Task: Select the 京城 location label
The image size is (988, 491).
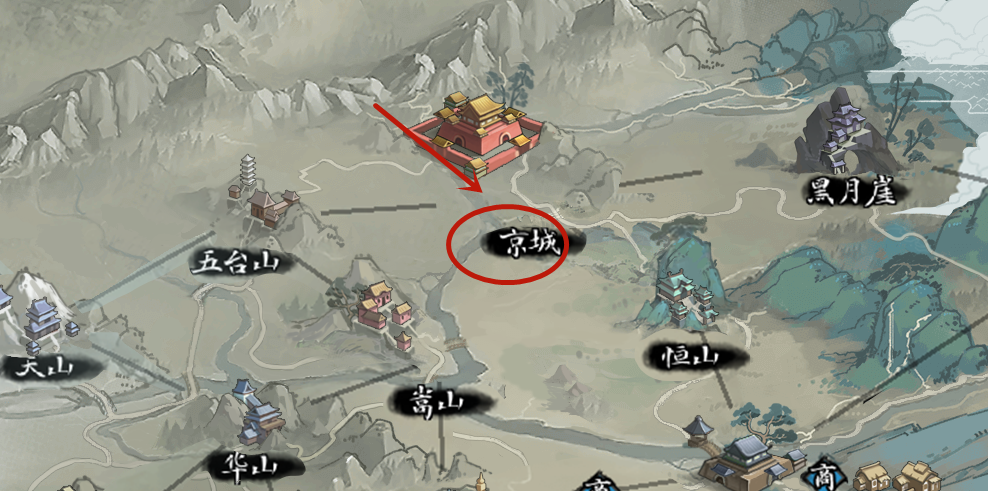Action: (x=523, y=241)
